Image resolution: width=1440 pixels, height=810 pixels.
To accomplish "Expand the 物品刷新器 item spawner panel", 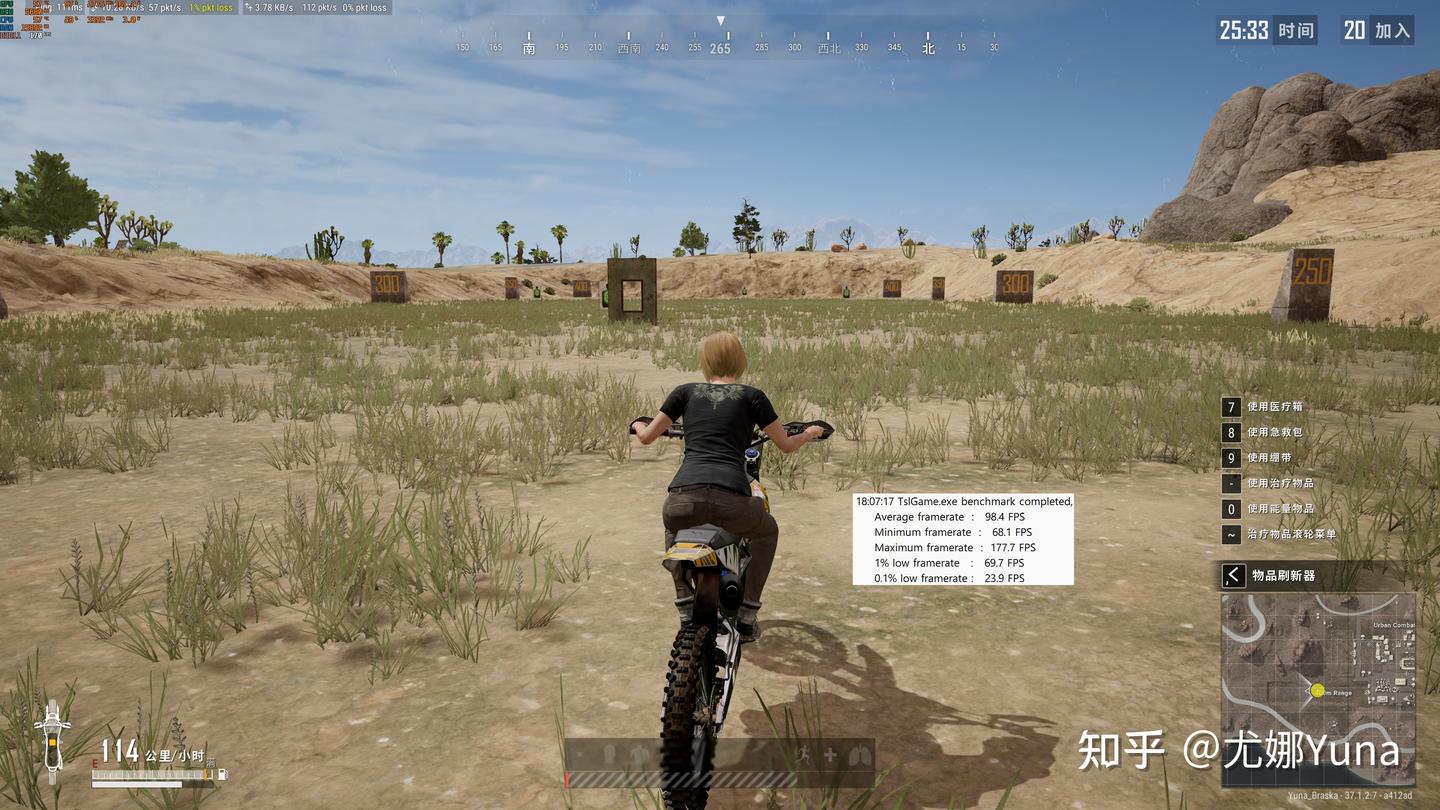I will pyautogui.click(x=1234, y=575).
